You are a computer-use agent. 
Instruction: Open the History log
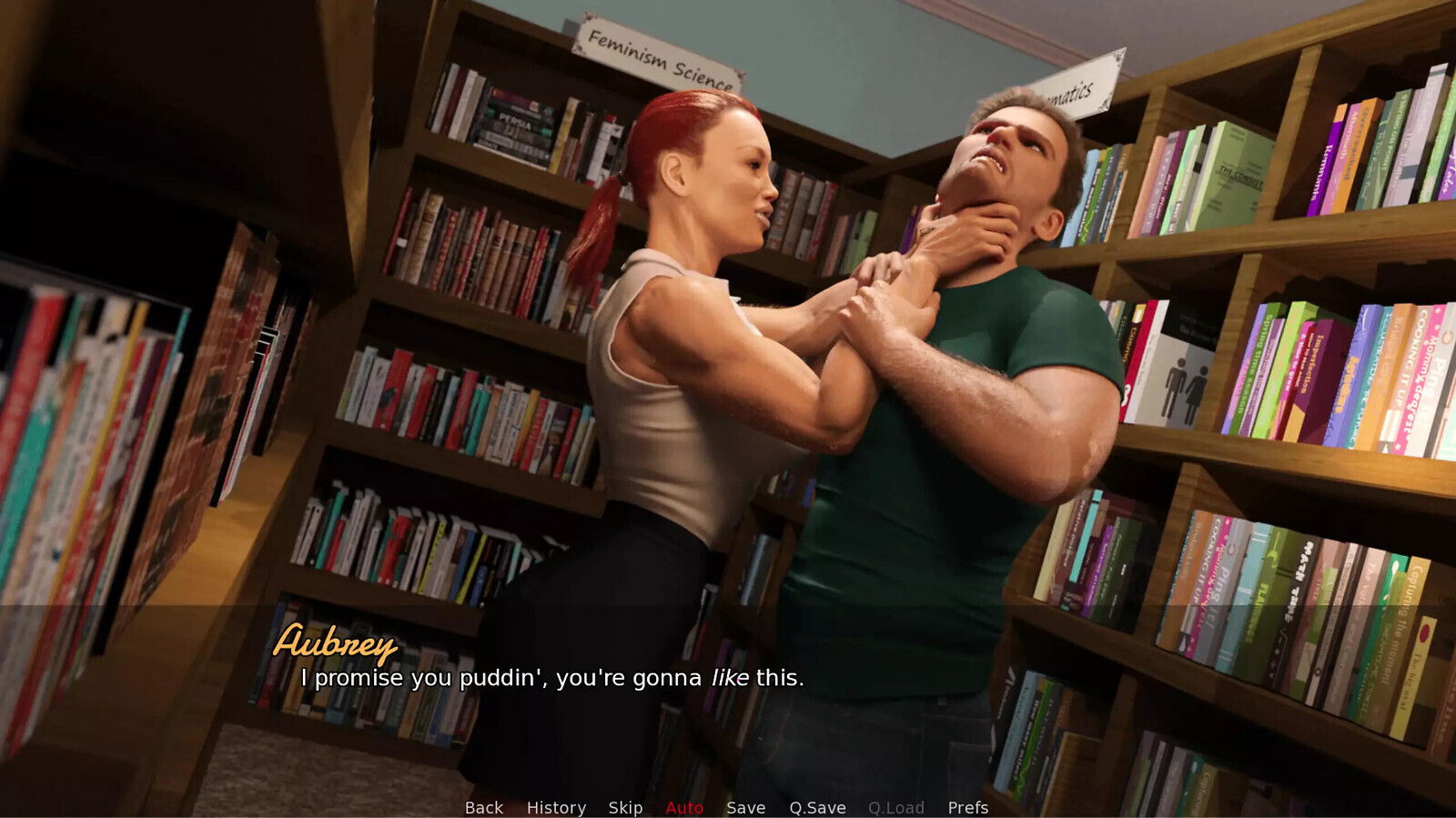[x=556, y=807]
